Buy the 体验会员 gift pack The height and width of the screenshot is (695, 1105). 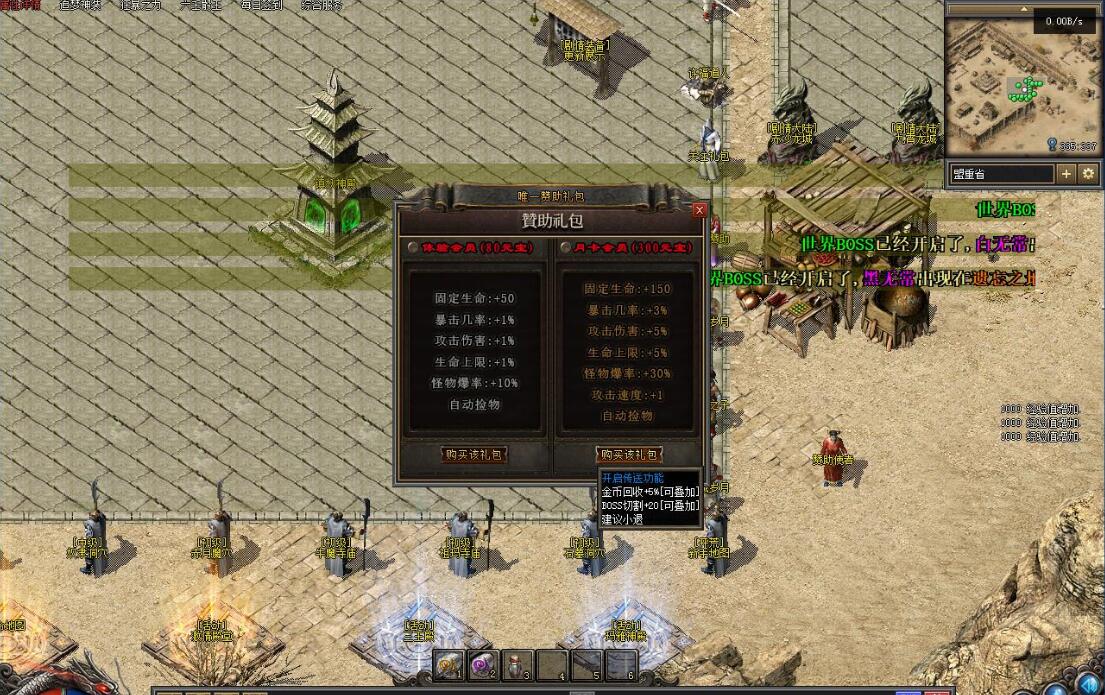(x=474, y=455)
